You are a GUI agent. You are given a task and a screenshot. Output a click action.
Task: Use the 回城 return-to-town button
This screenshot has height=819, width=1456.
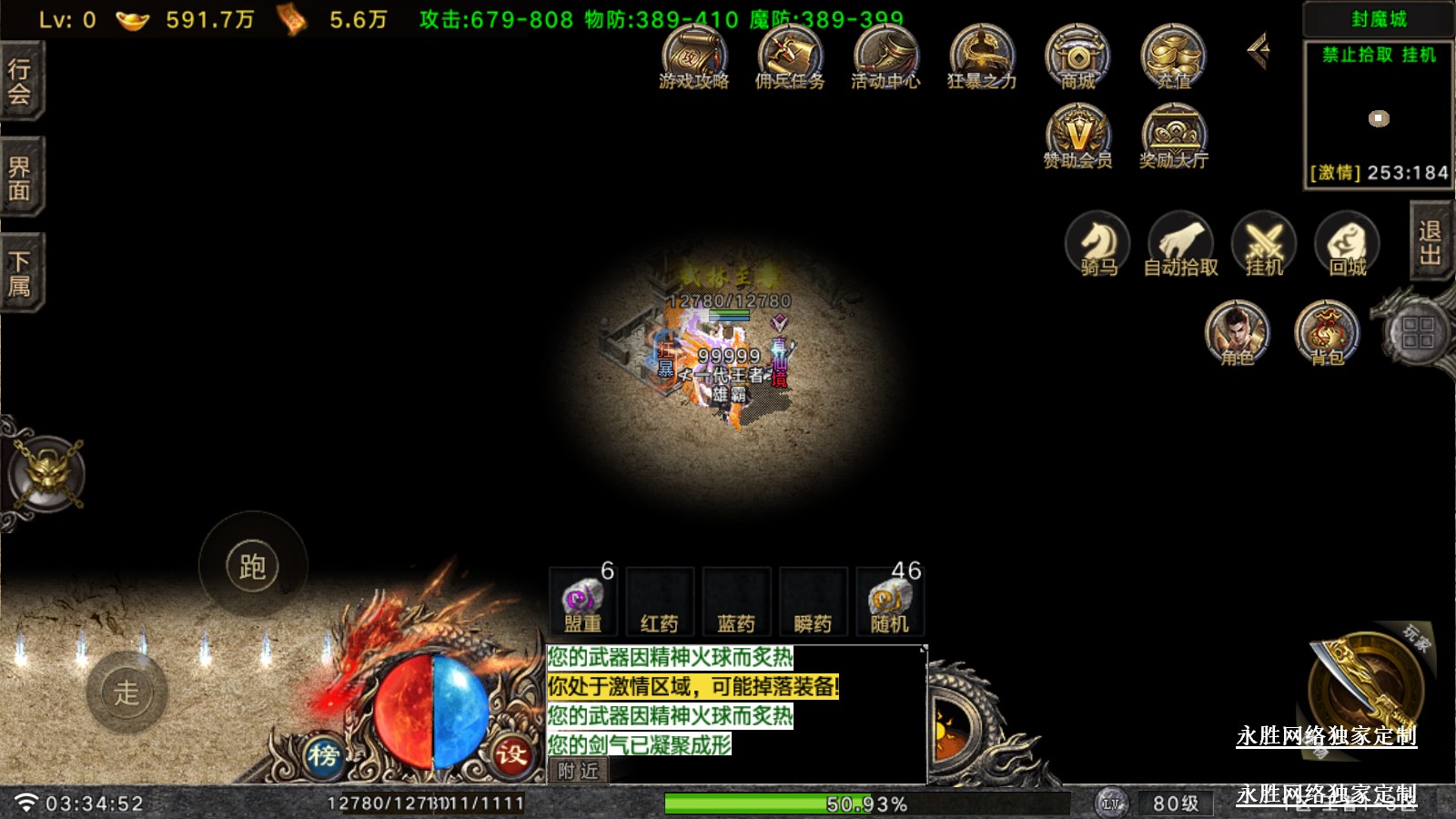1348,244
